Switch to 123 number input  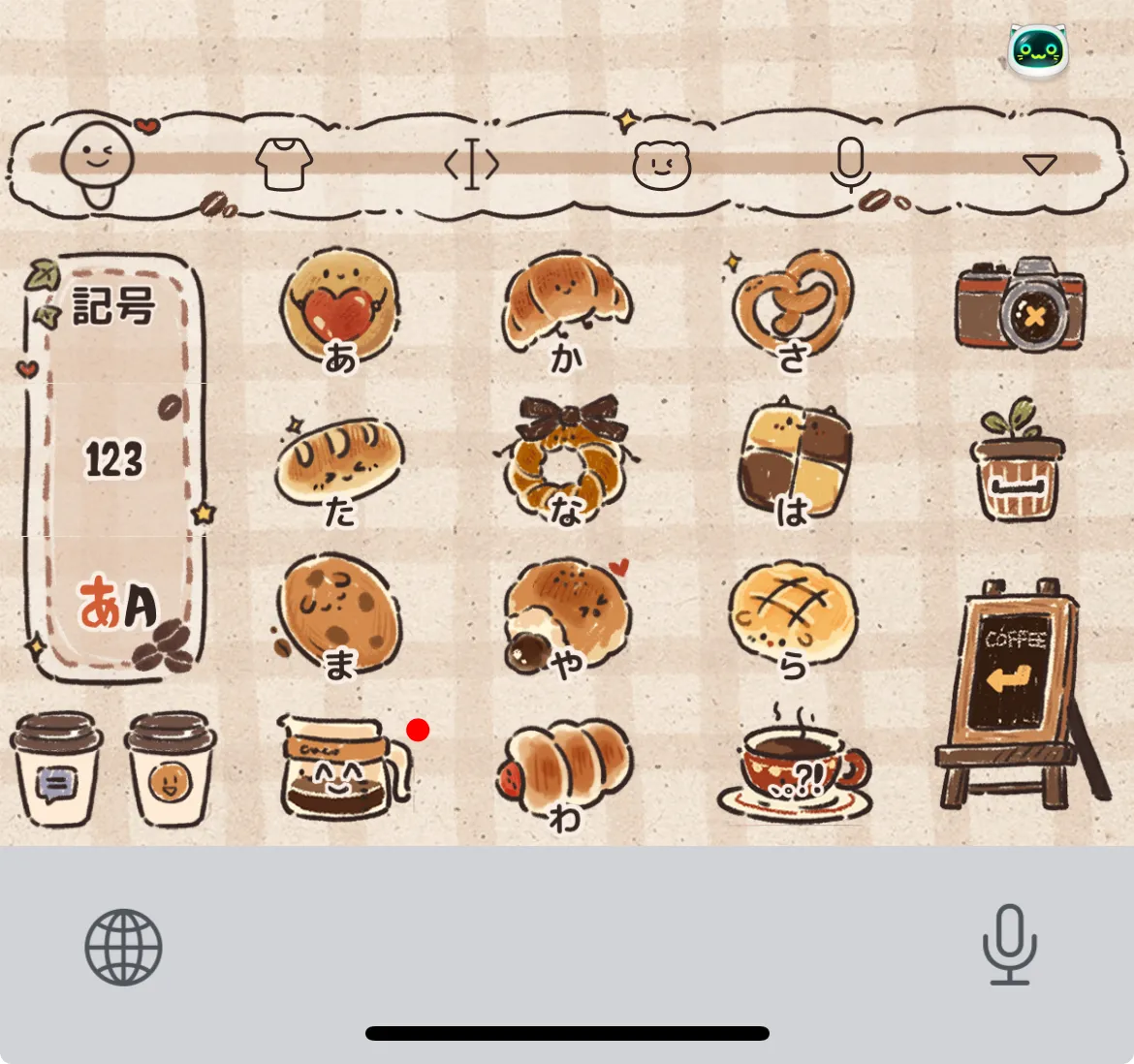pyautogui.click(x=114, y=459)
